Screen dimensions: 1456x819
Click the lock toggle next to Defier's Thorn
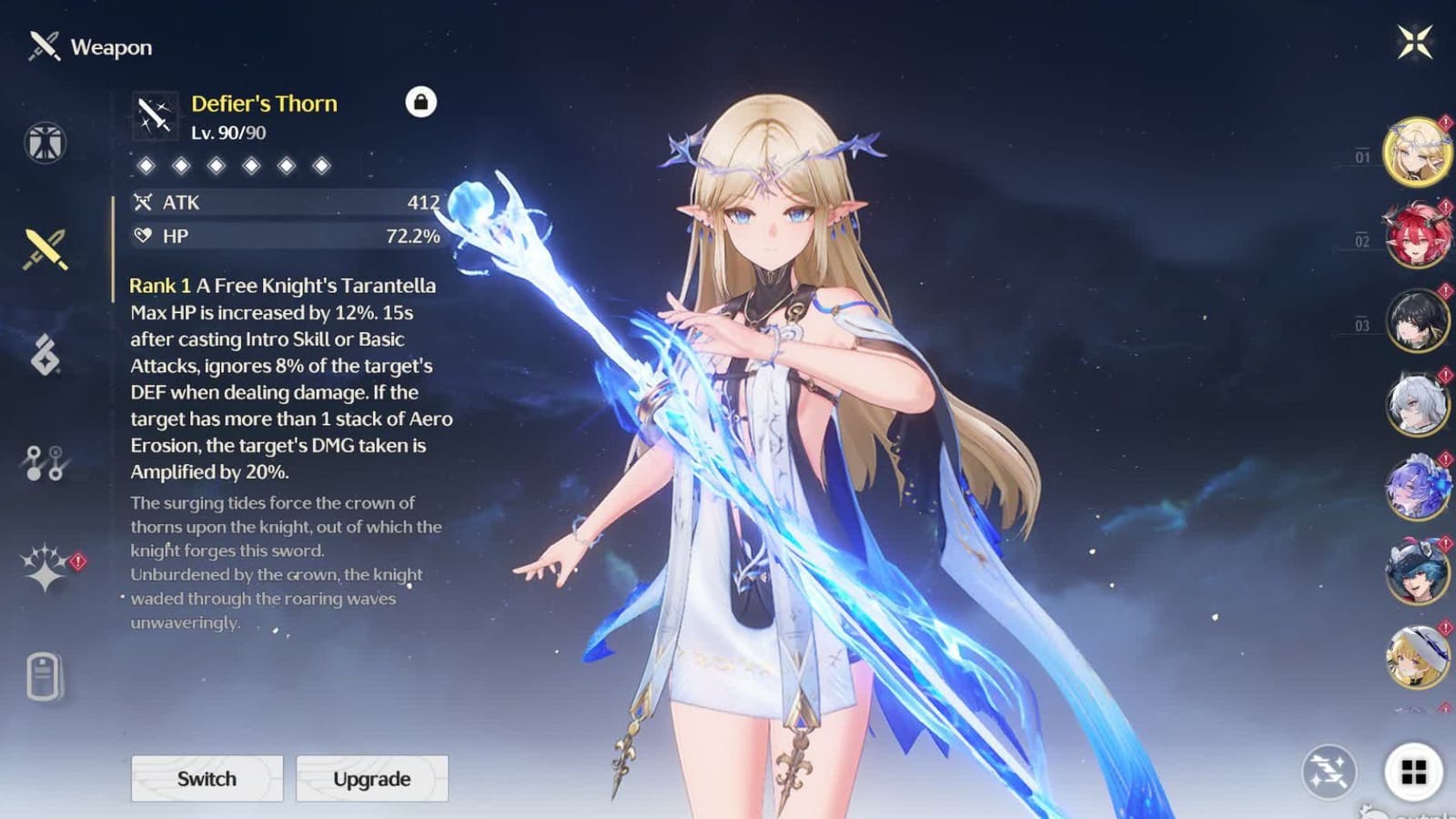[421, 103]
